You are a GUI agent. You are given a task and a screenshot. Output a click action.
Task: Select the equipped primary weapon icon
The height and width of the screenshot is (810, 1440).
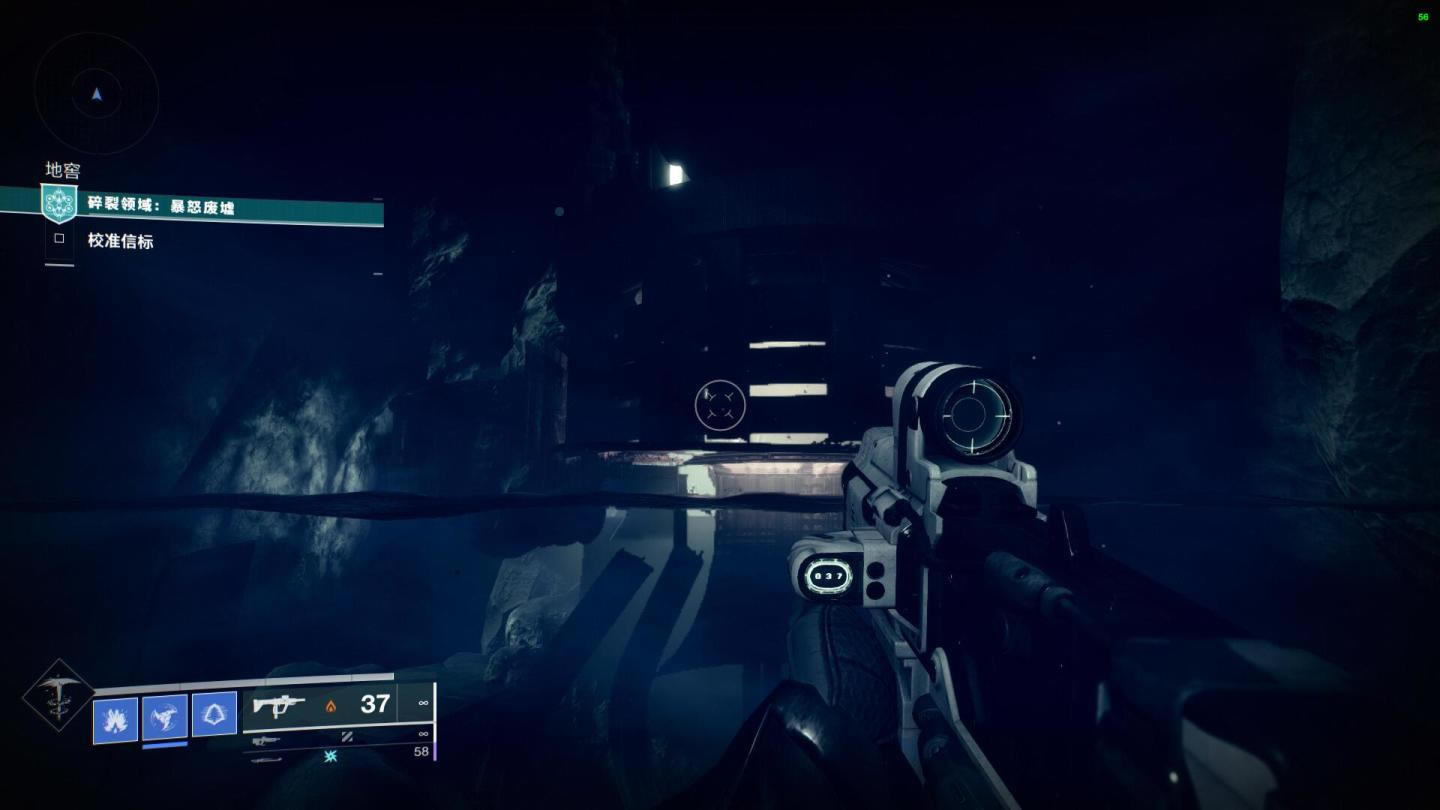tap(279, 705)
